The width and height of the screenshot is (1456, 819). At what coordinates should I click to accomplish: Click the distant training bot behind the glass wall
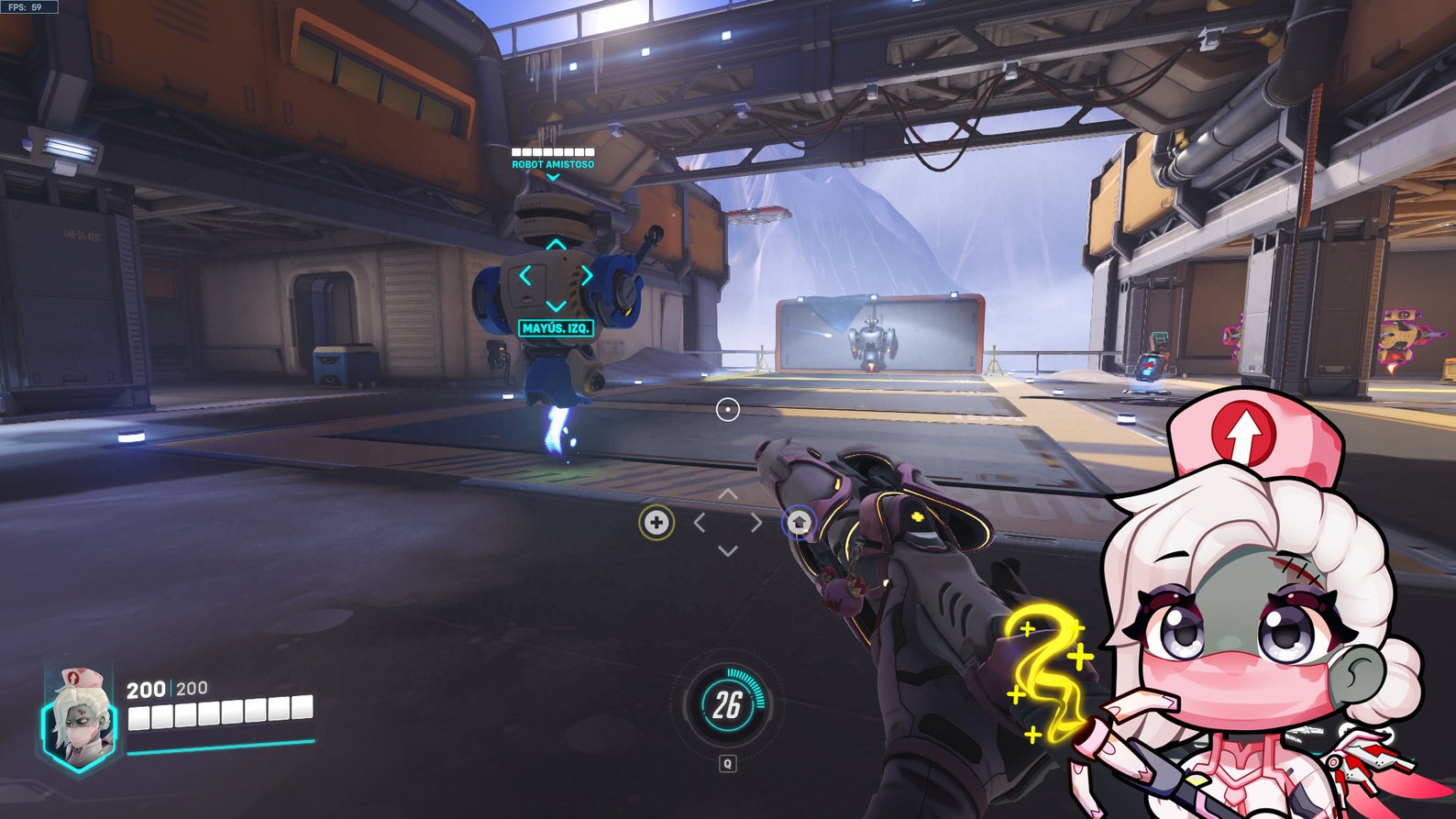(x=872, y=342)
